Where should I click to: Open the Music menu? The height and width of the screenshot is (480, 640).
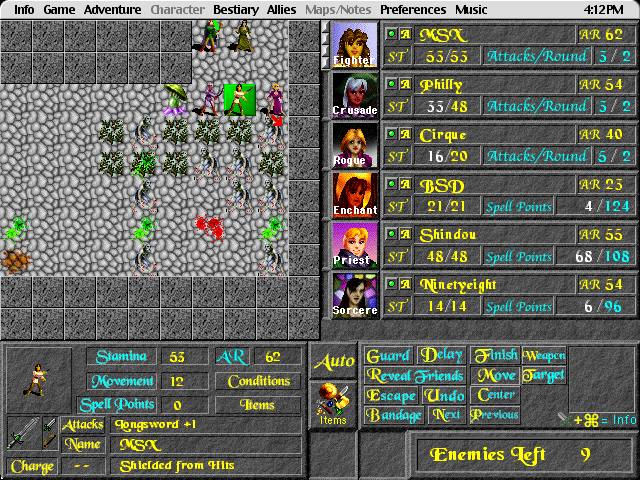(471, 9)
